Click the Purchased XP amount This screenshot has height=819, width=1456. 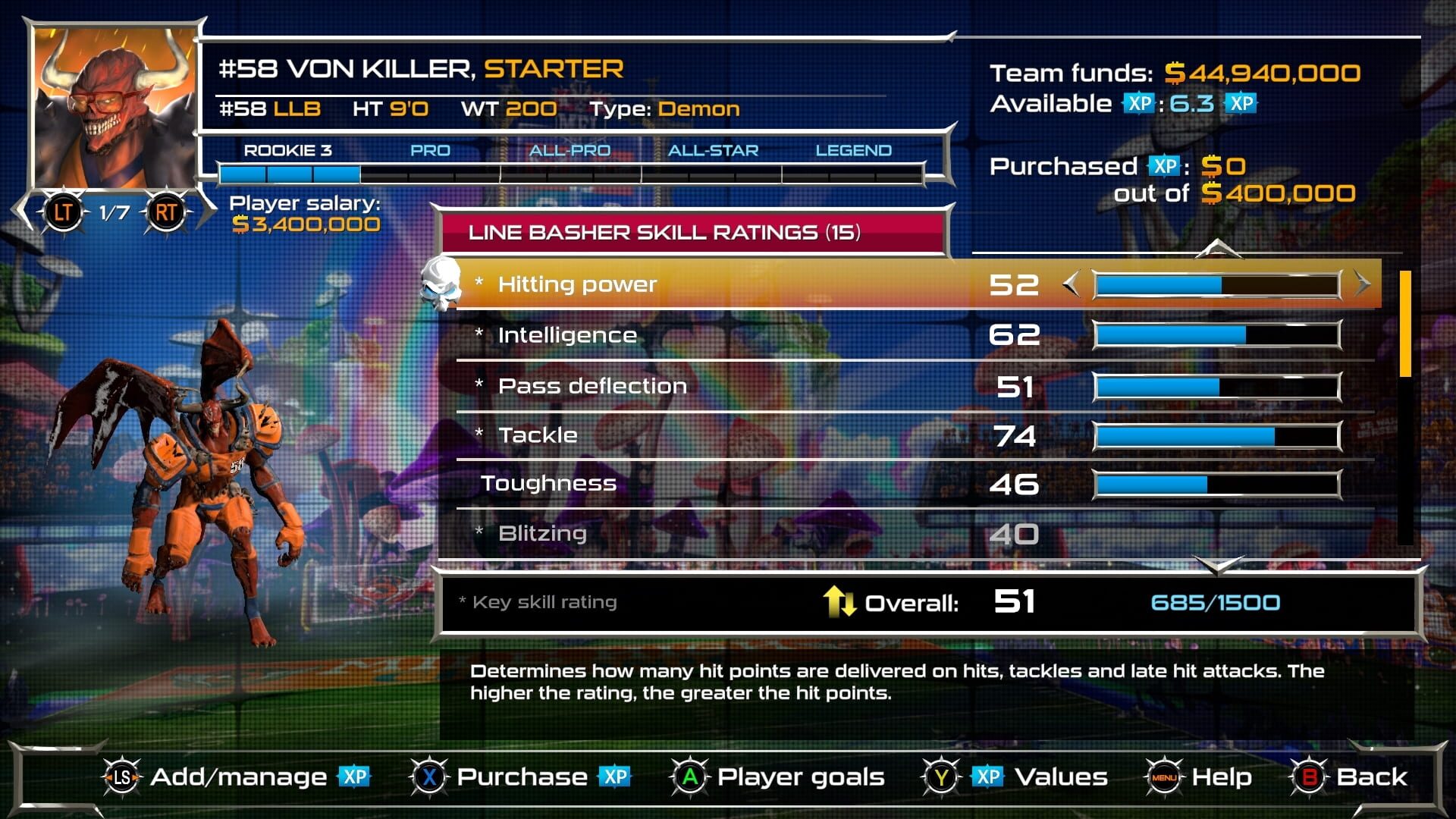coord(1222,165)
